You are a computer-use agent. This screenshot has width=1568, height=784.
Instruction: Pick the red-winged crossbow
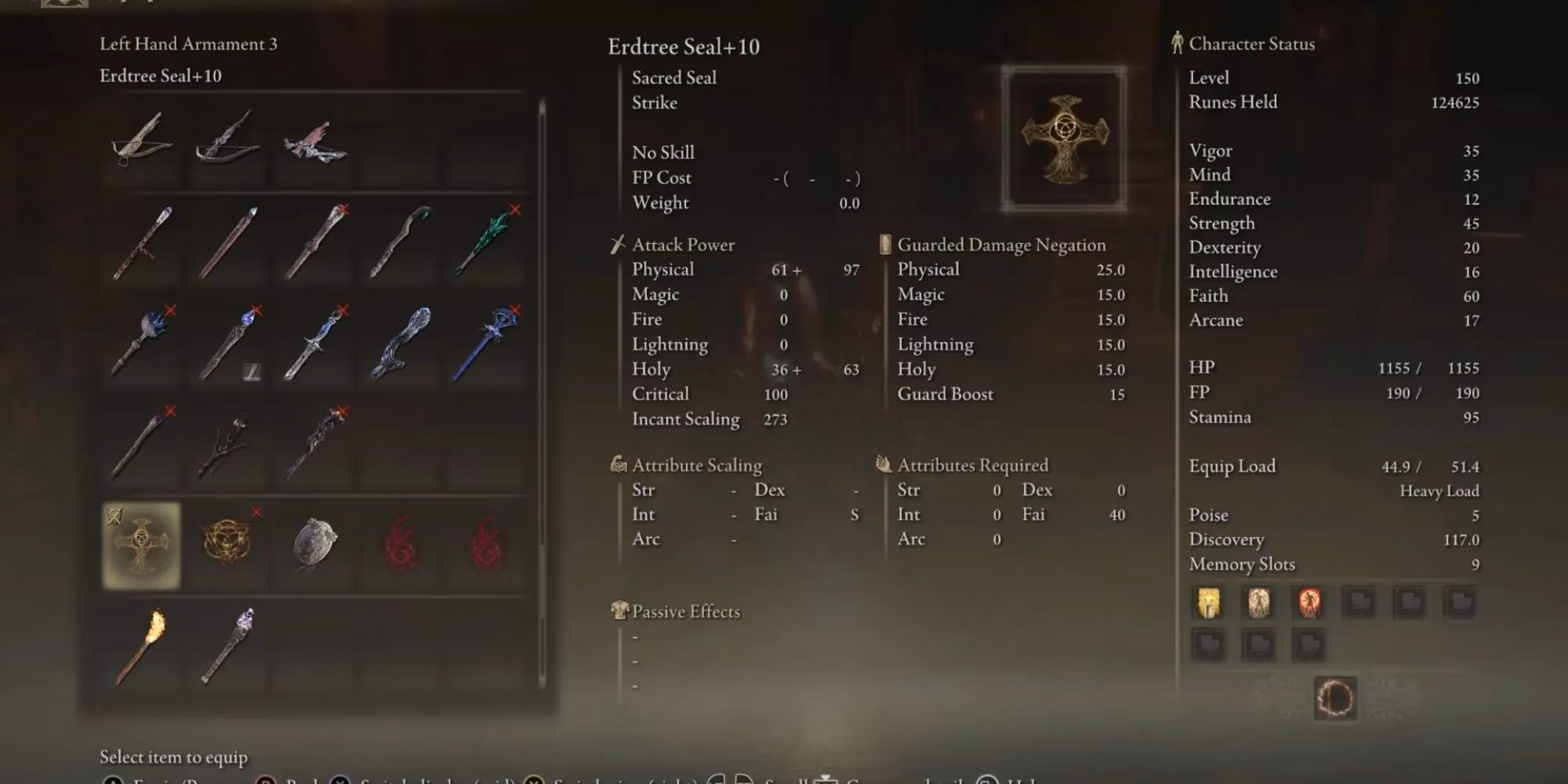[314, 143]
